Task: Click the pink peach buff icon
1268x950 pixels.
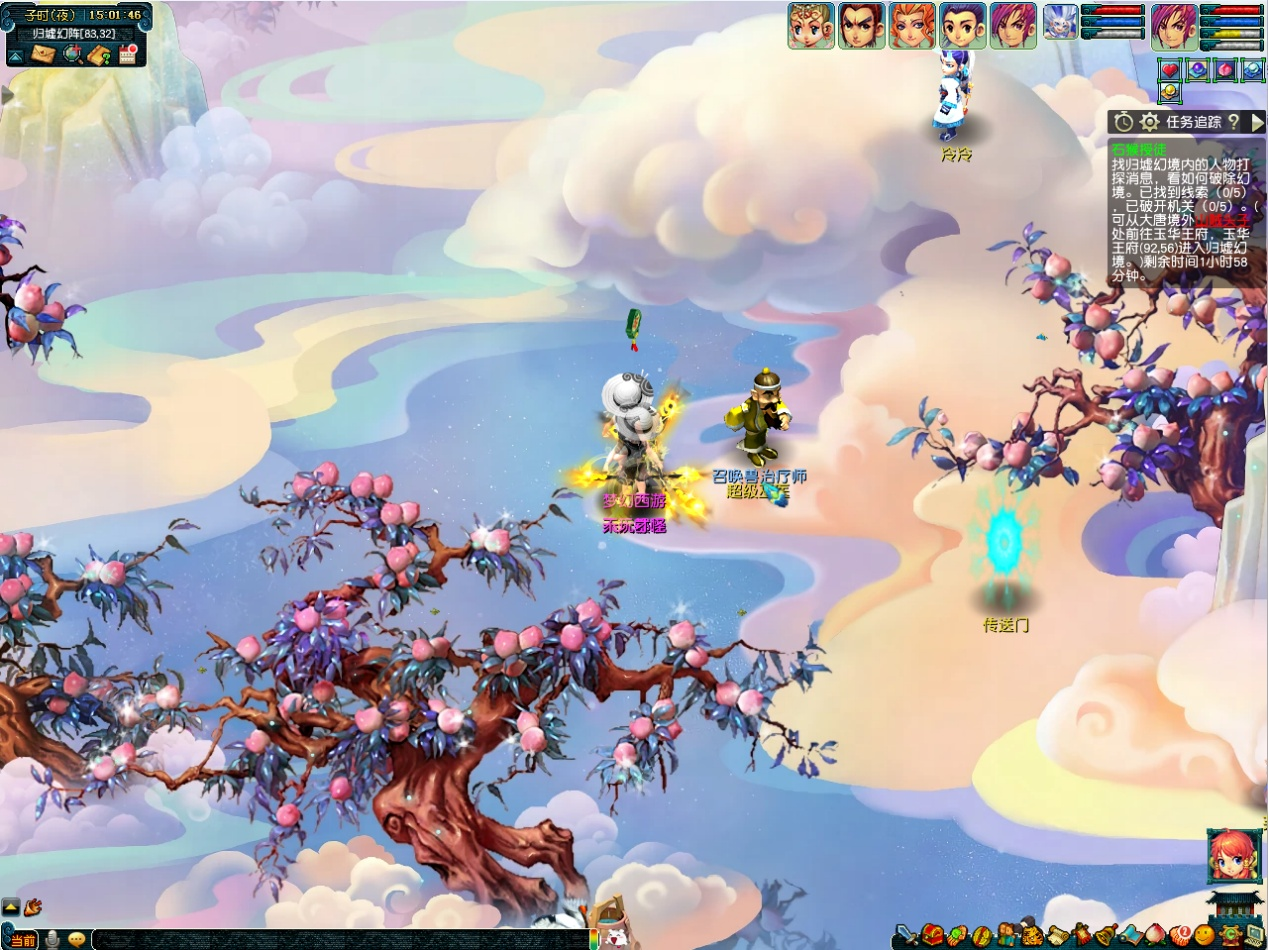Action: (x=1225, y=70)
